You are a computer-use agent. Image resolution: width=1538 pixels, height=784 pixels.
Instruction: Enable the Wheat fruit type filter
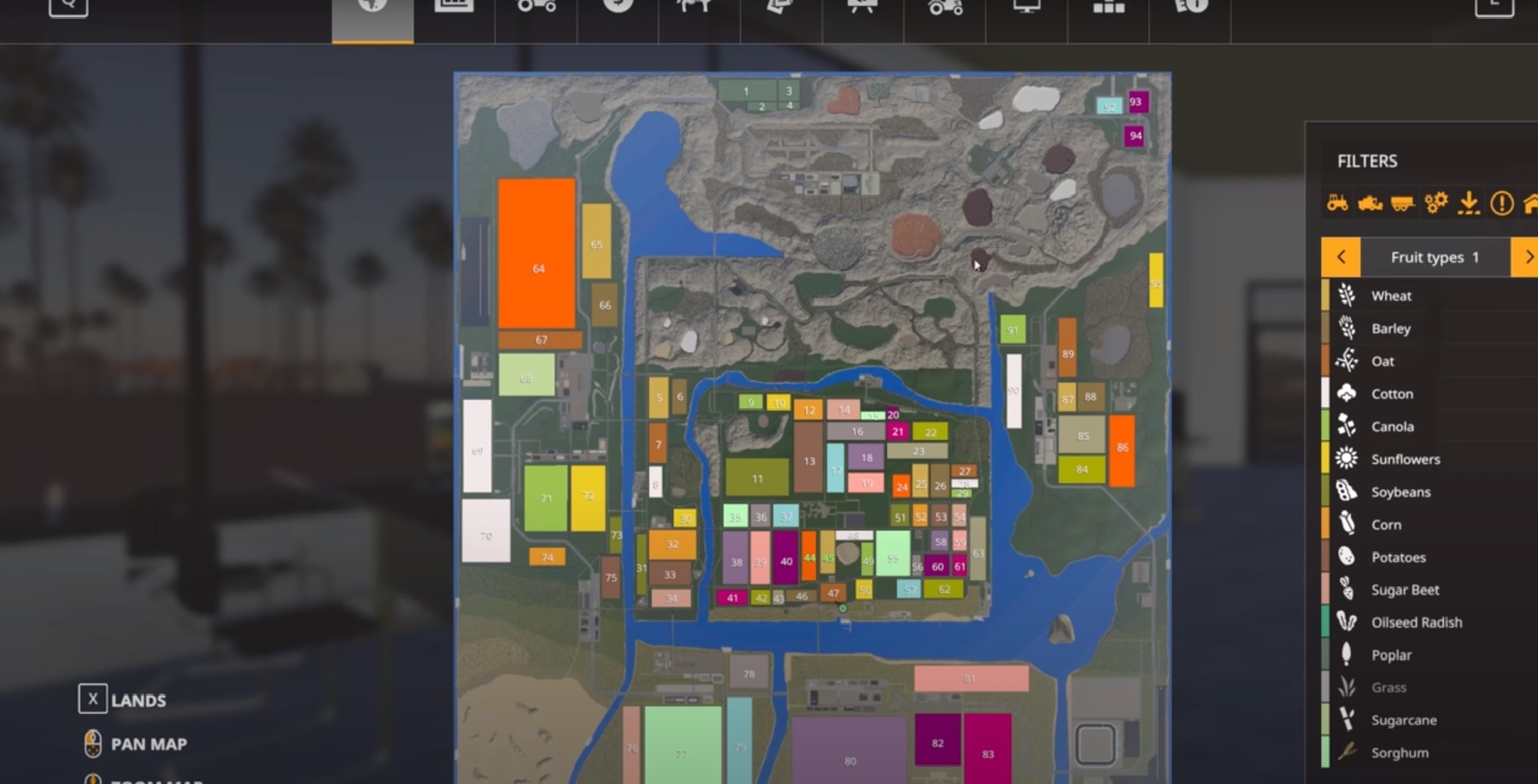click(x=1391, y=295)
